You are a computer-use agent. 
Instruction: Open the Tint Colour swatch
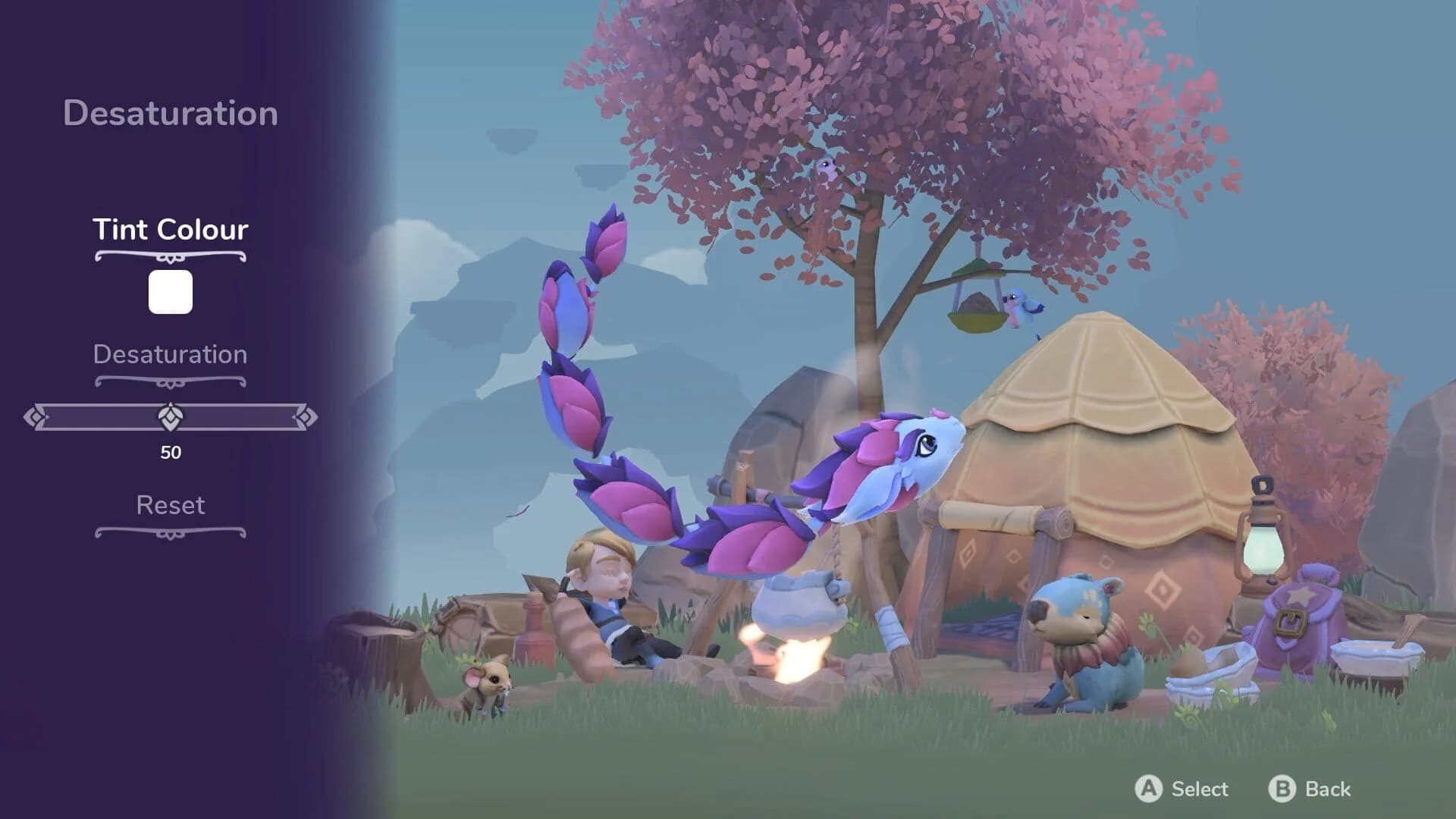coord(171,292)
